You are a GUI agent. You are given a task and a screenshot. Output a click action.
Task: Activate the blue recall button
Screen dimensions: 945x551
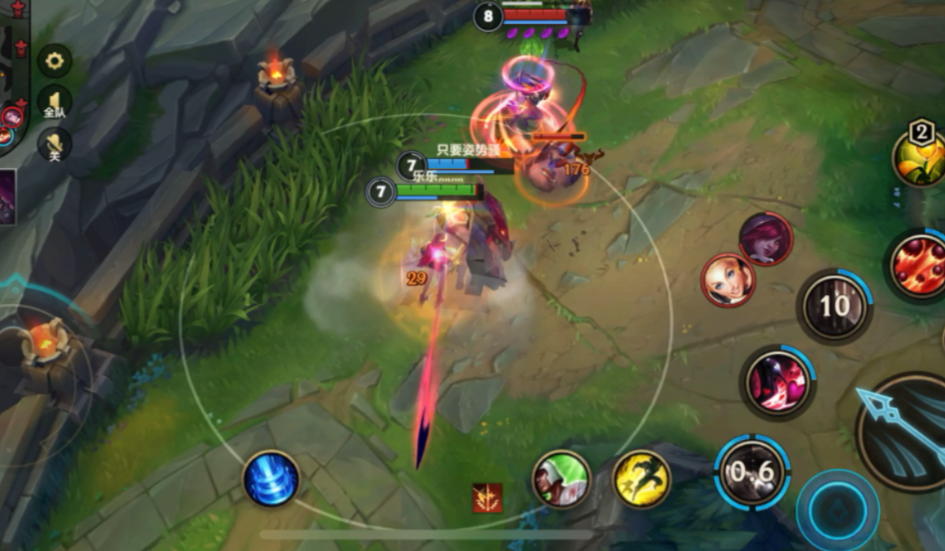pyautogui.click(x=271, y=478)
